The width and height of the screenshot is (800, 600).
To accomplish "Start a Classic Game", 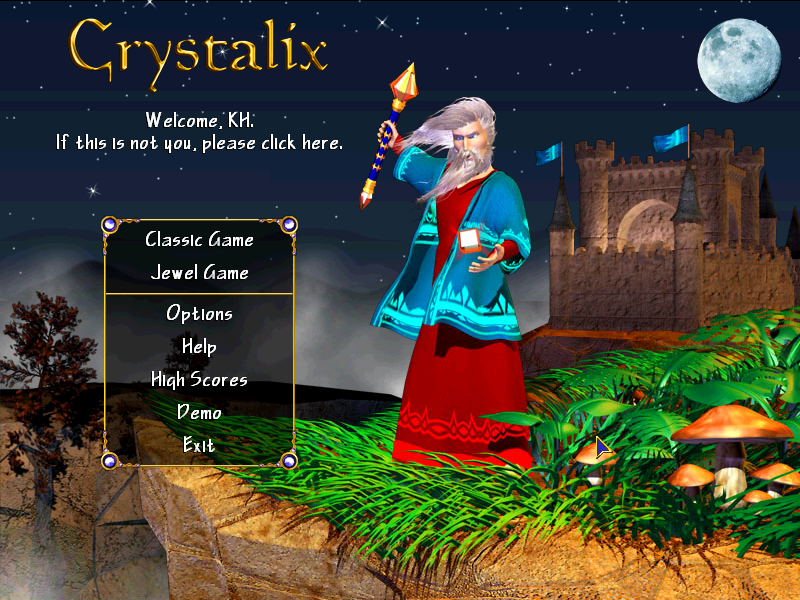I will 199,240.
